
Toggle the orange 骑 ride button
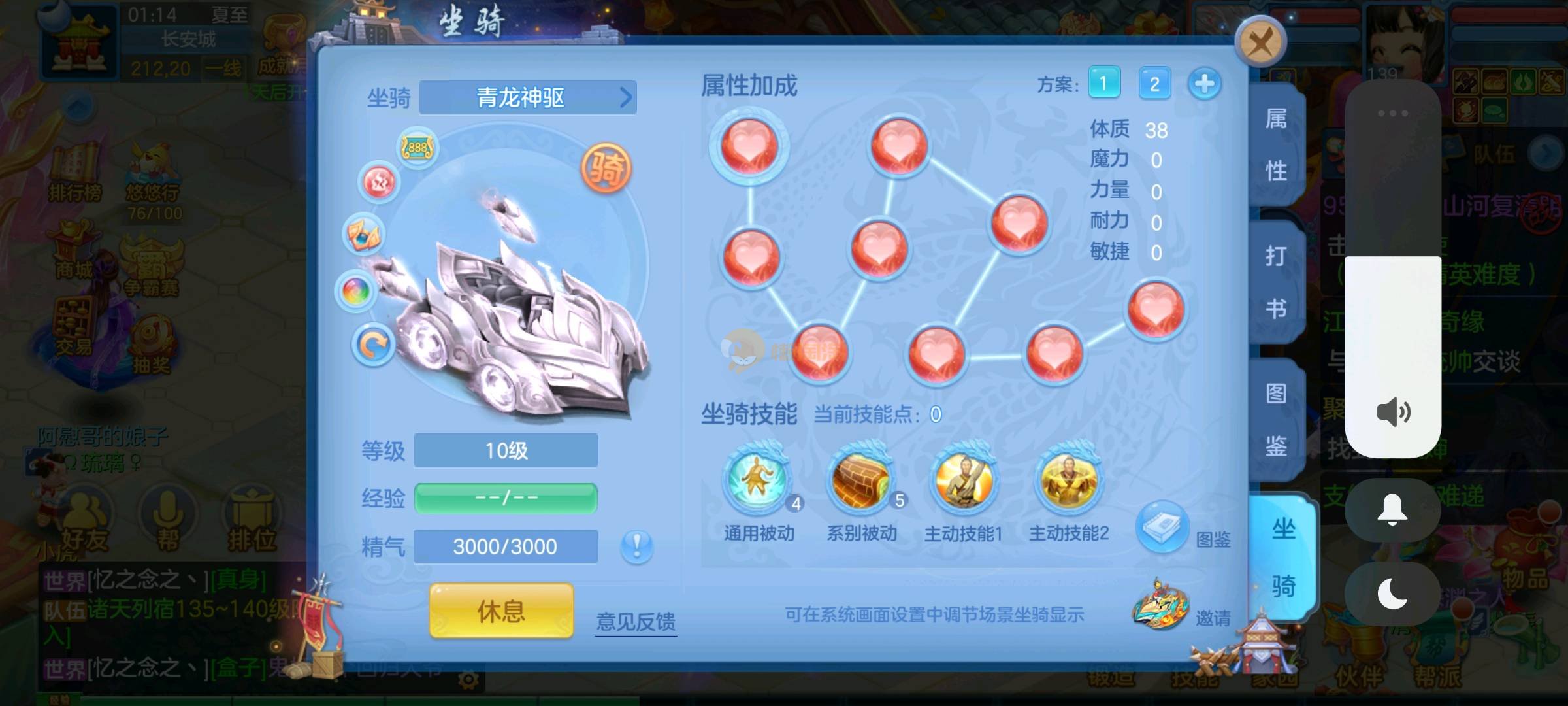tap(606, 168)
